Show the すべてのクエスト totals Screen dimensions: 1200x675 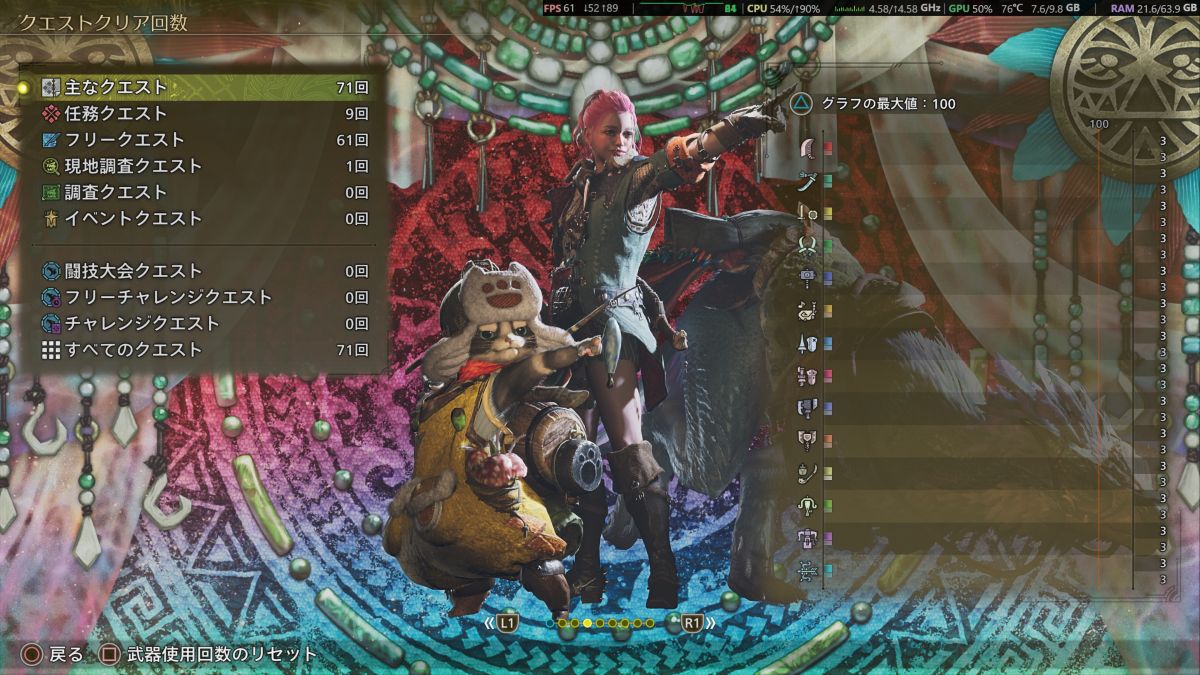click(x=200, y=350)
